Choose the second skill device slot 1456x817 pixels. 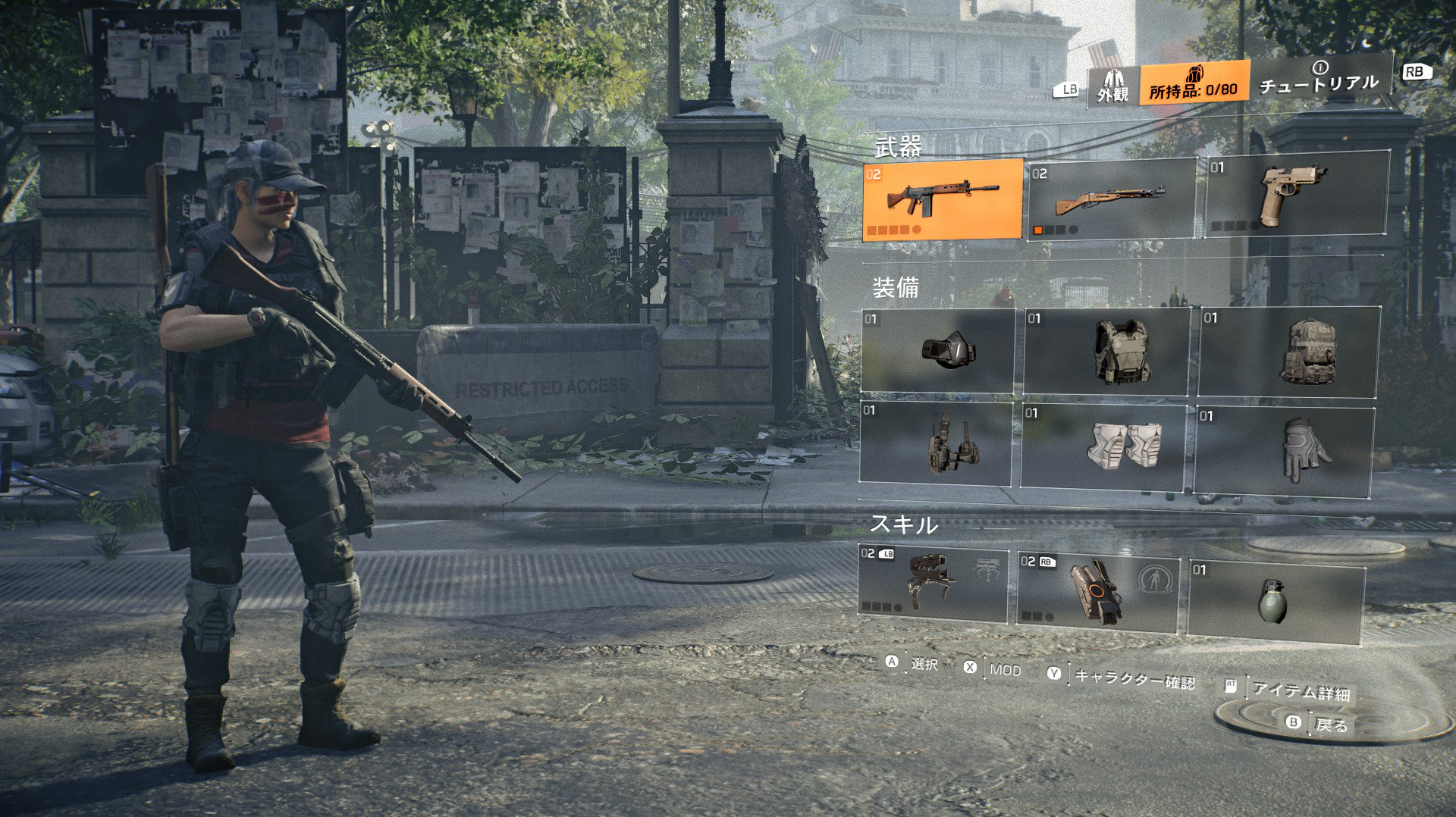tap(1097, 591)
